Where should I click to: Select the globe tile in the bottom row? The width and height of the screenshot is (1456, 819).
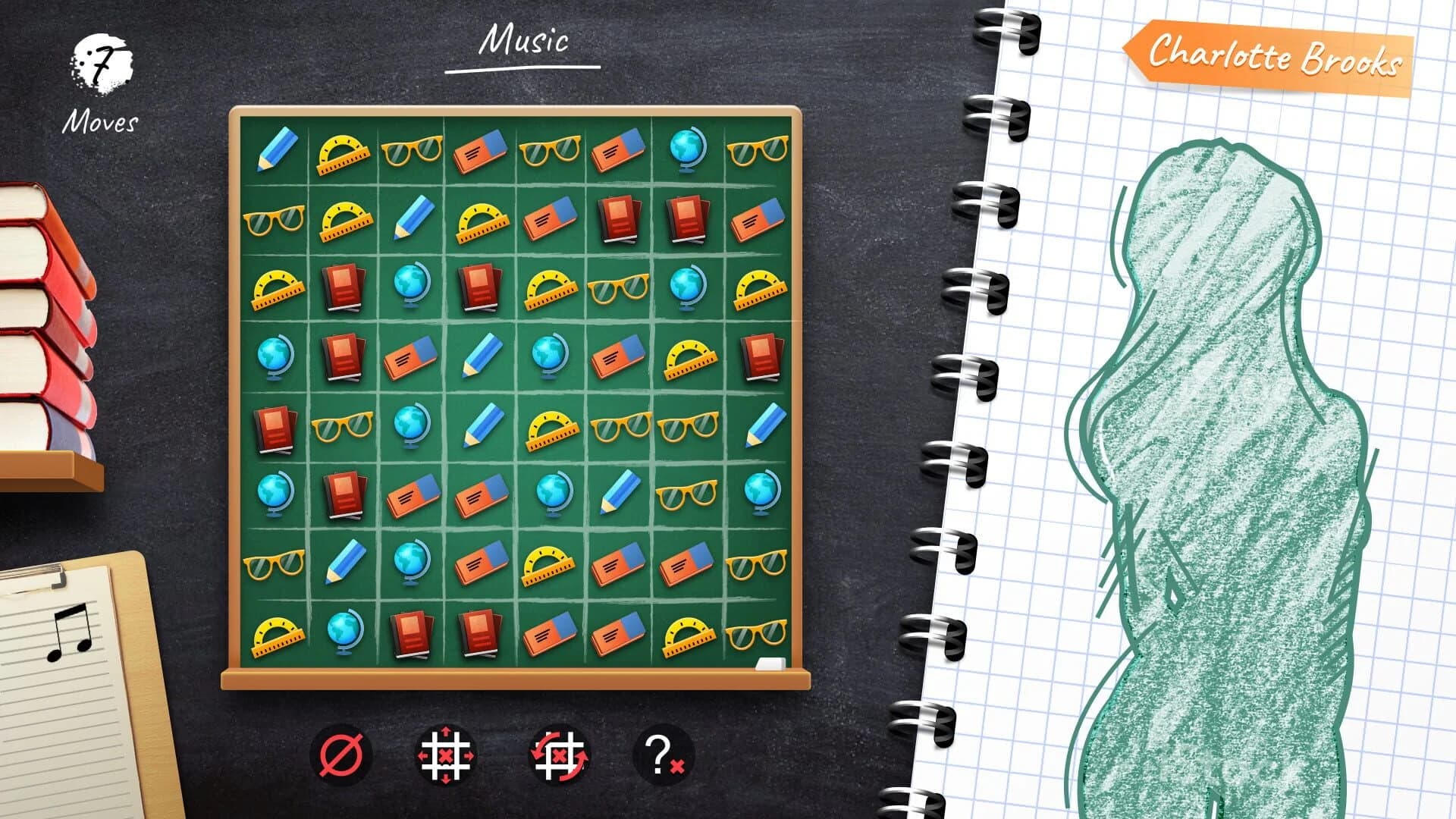[345, 633]
